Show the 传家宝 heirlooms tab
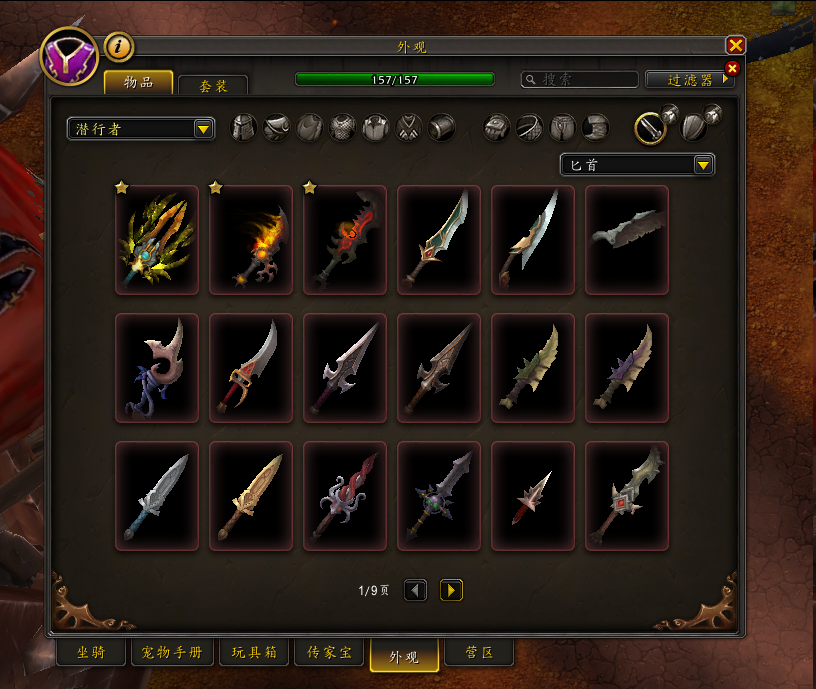 (329, 653)
